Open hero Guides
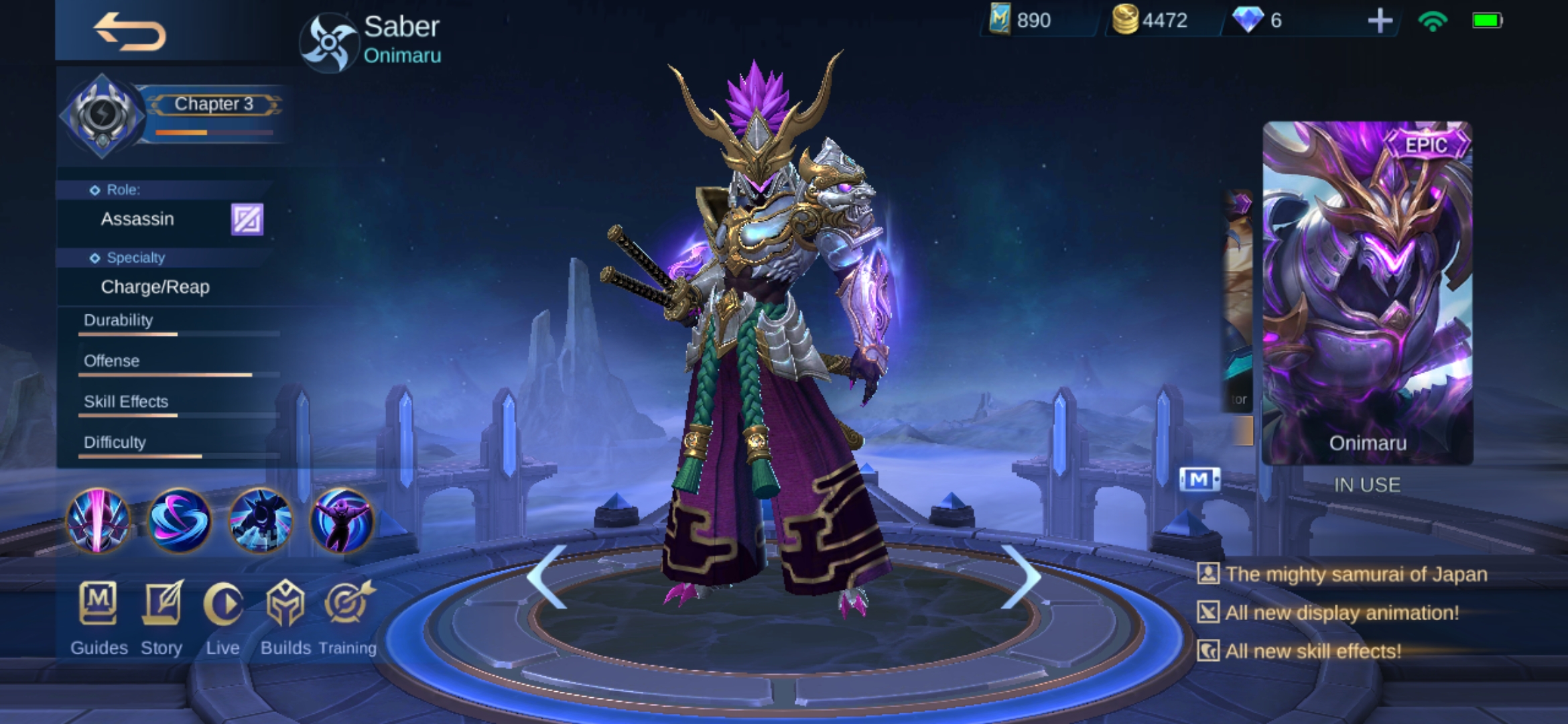Image resolution: width=1568 pixels, height=724 pixels. coord(99,617)
